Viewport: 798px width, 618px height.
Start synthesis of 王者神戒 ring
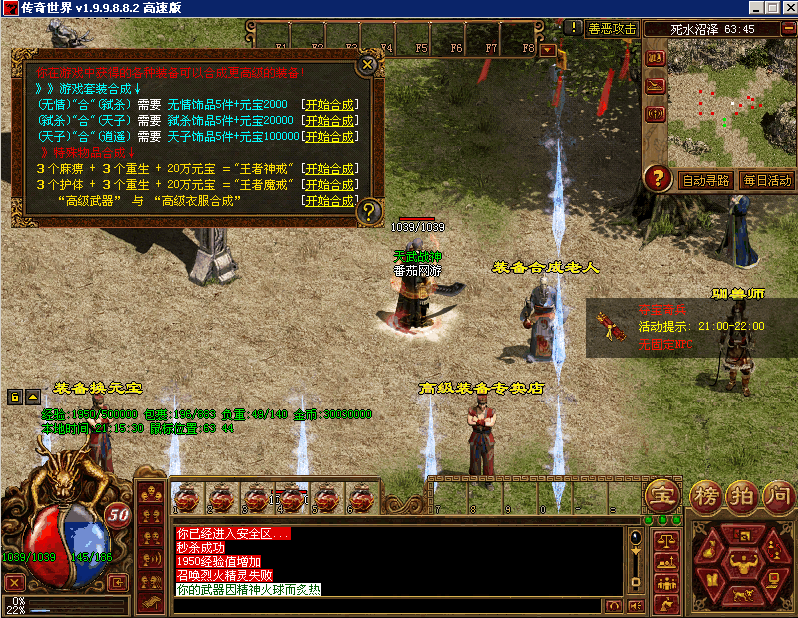click(x=329, y=169)
